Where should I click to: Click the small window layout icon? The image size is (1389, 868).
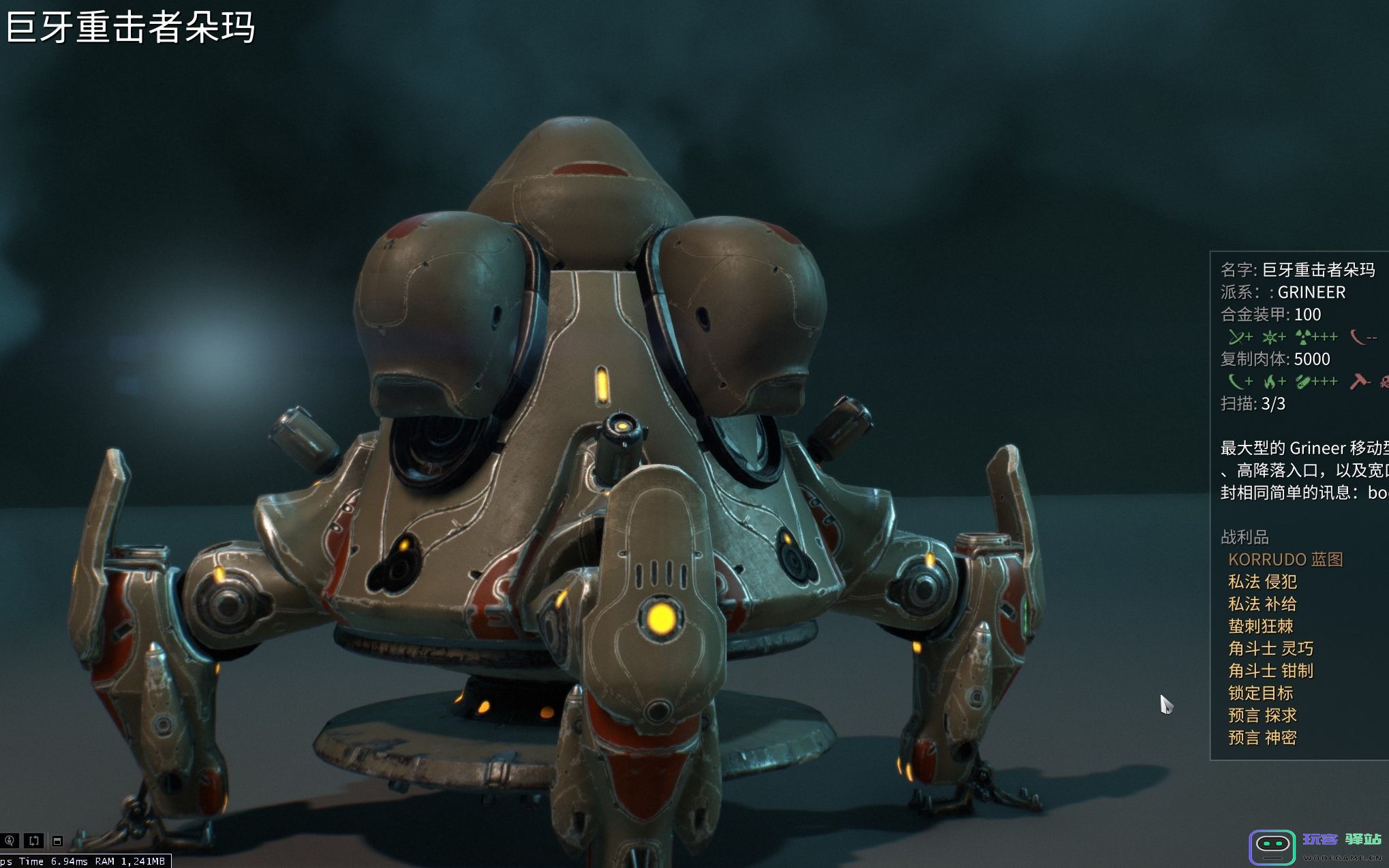pyautogui.click(x=57, y=841)
